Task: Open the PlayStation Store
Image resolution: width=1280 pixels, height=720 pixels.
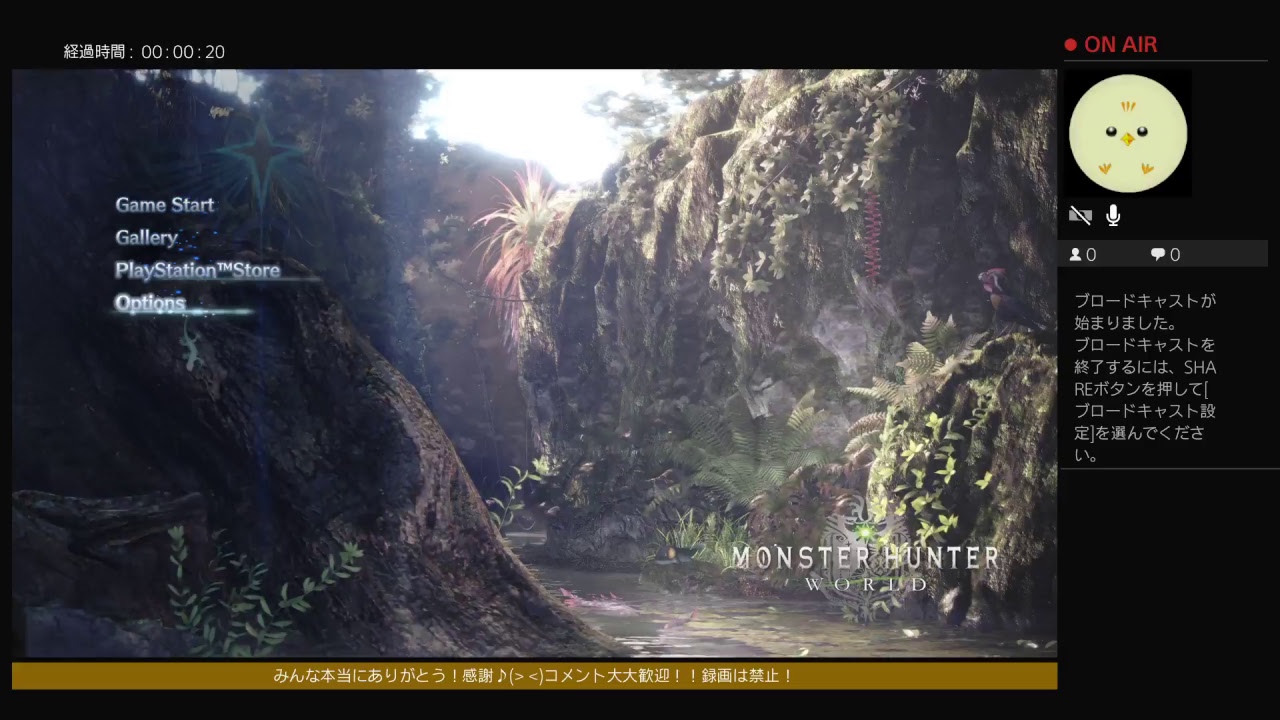Action: click(196, 270)
